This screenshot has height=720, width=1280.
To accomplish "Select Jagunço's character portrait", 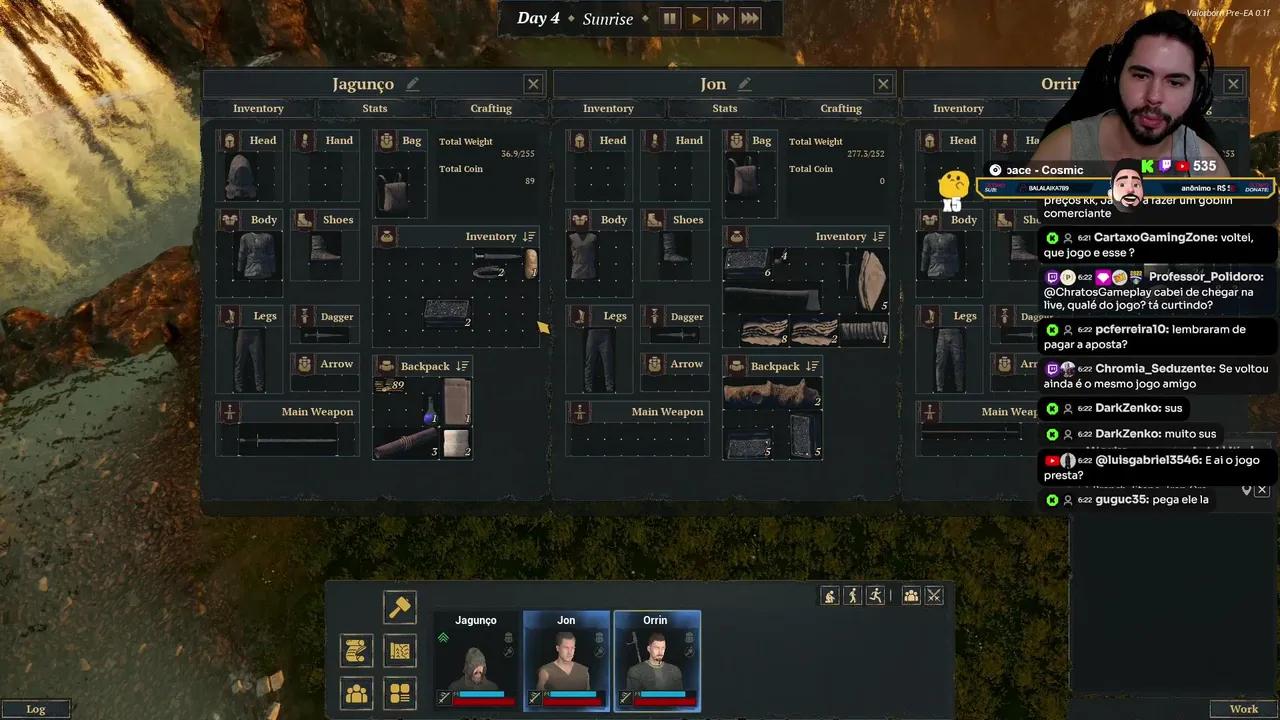I will (x=476, y=660).
